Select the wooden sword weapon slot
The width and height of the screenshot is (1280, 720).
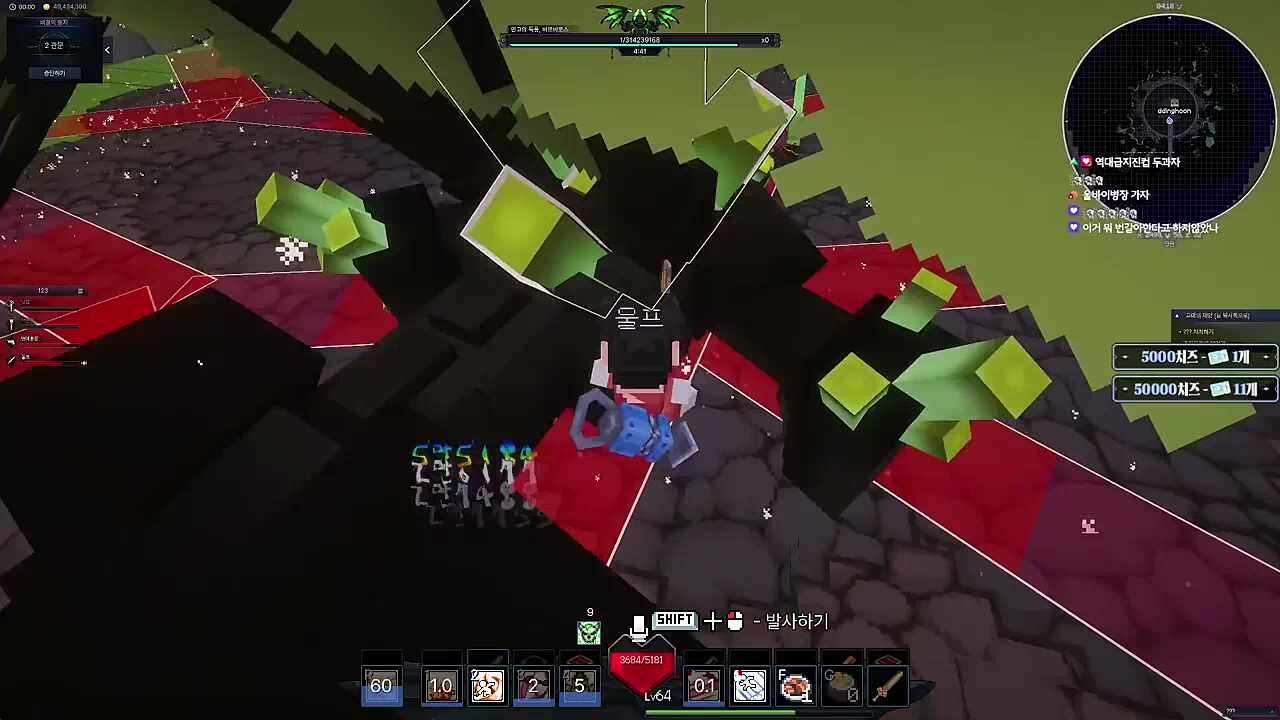(x=887, y=686)
